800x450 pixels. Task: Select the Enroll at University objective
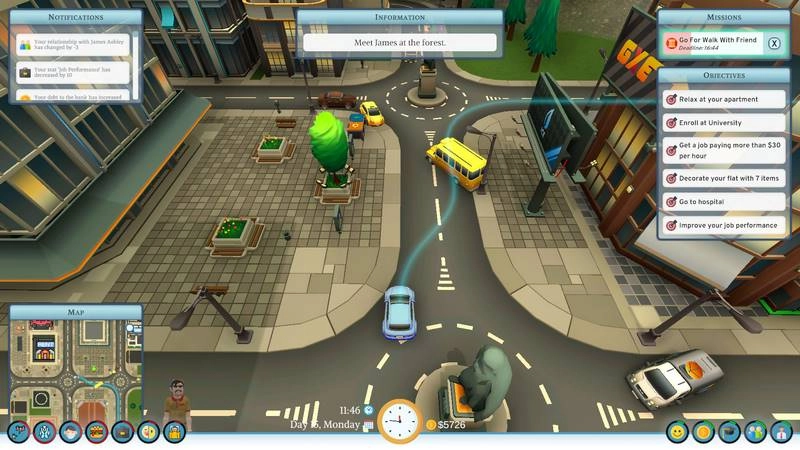pos(724,123)
